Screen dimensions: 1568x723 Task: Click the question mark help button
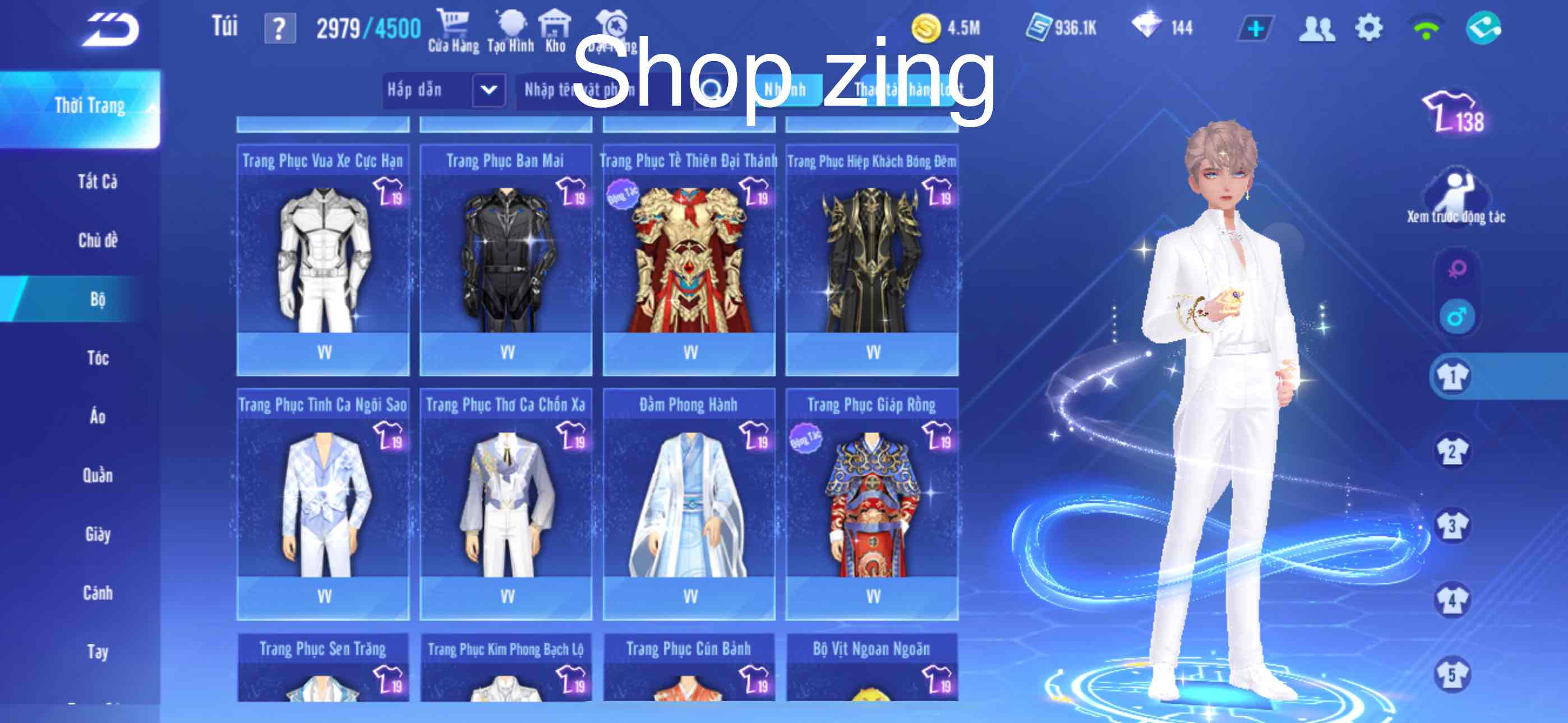coord(279,27)
